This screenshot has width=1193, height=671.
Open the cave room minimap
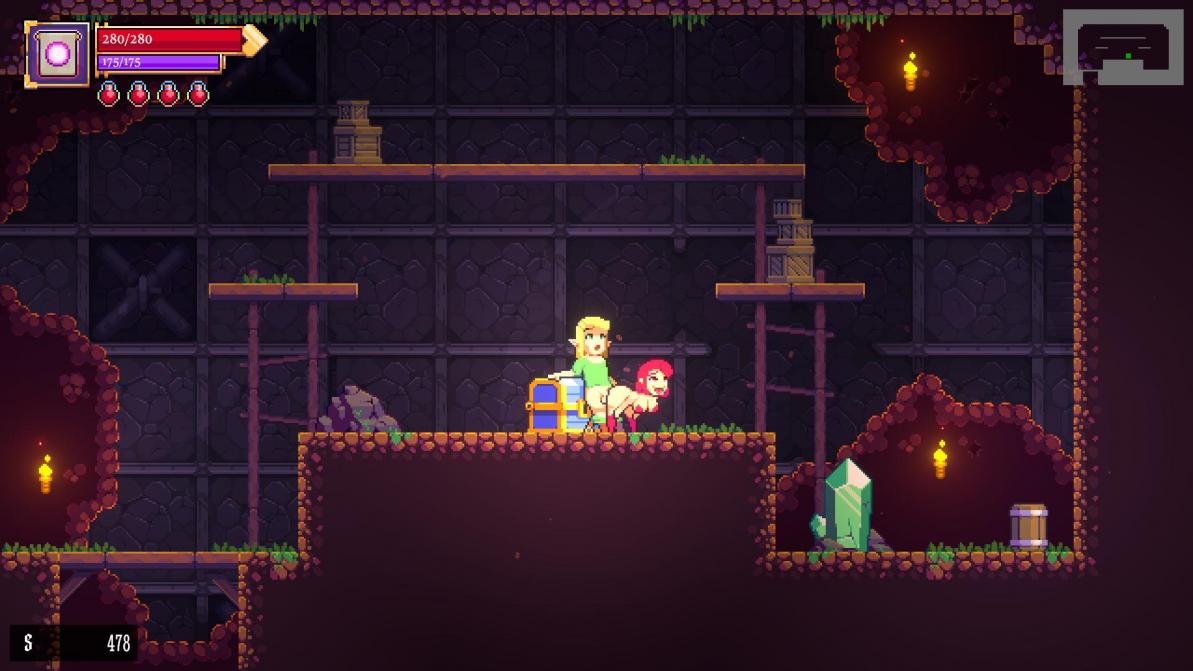click(x=1123, y=47)
